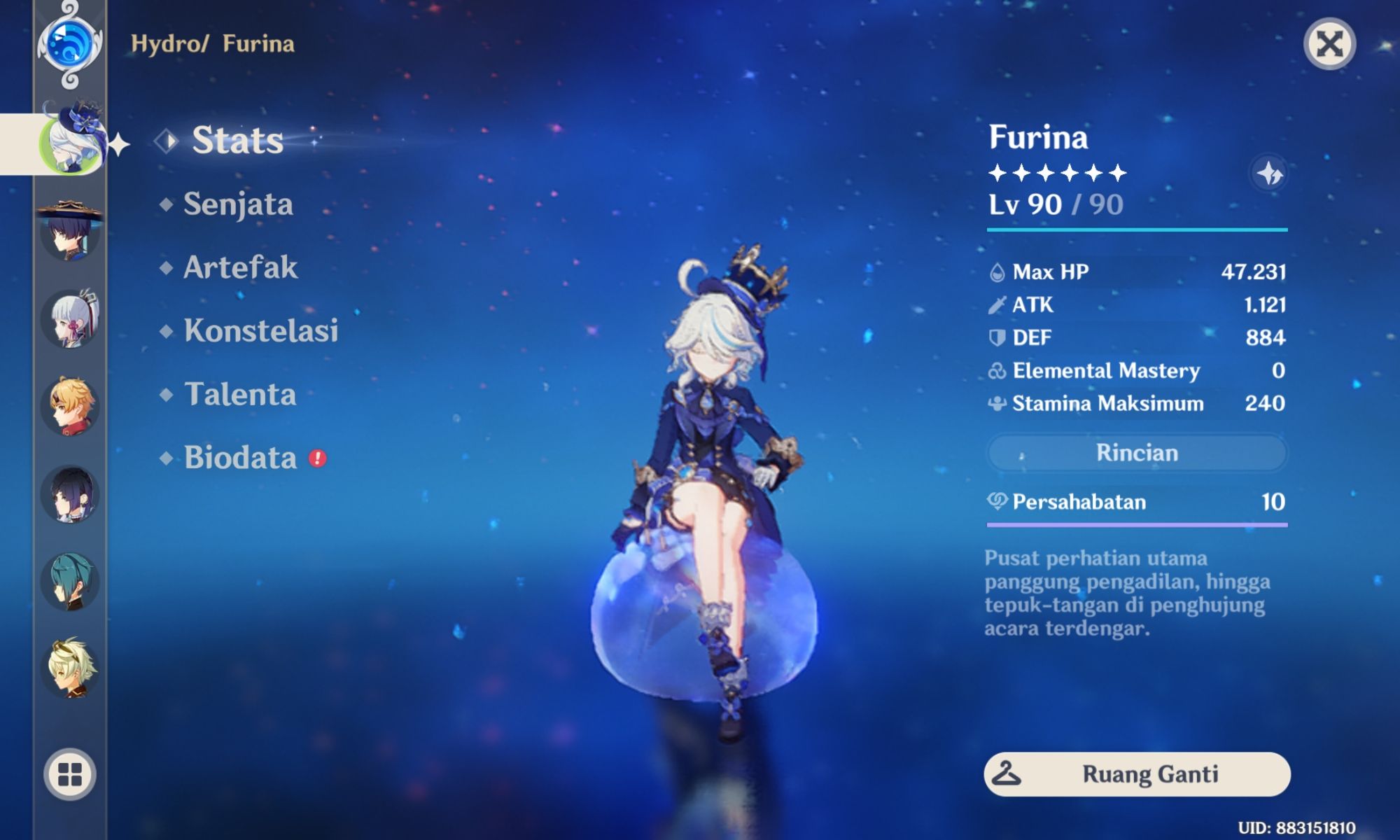Open the party grid icon at bottom left
This screenshot has width=1400, height=840.
[x=70, y=773]
